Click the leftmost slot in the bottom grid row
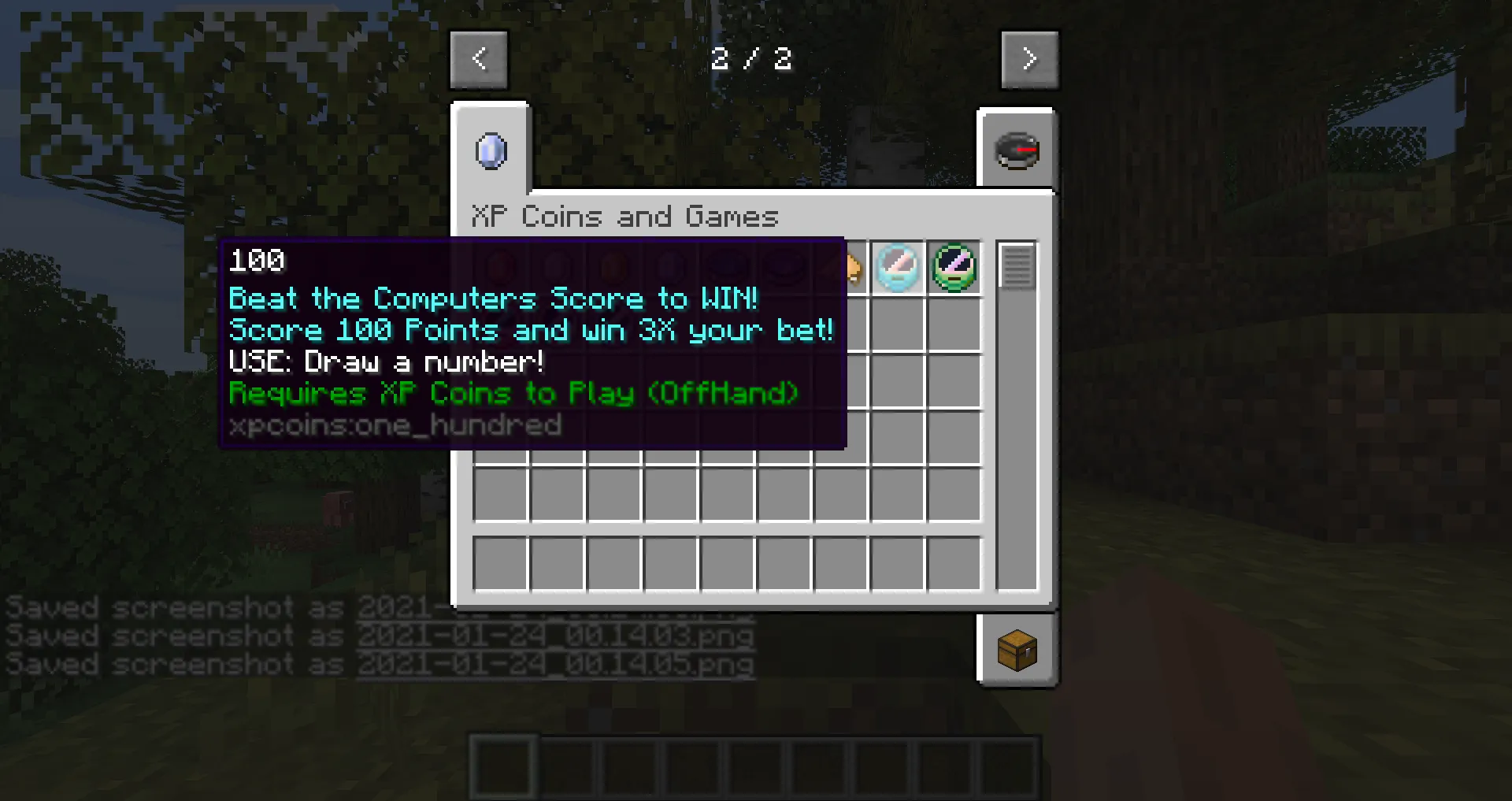Image resolution: width=1512 pixels, height=801 pixels. [500, 563]
